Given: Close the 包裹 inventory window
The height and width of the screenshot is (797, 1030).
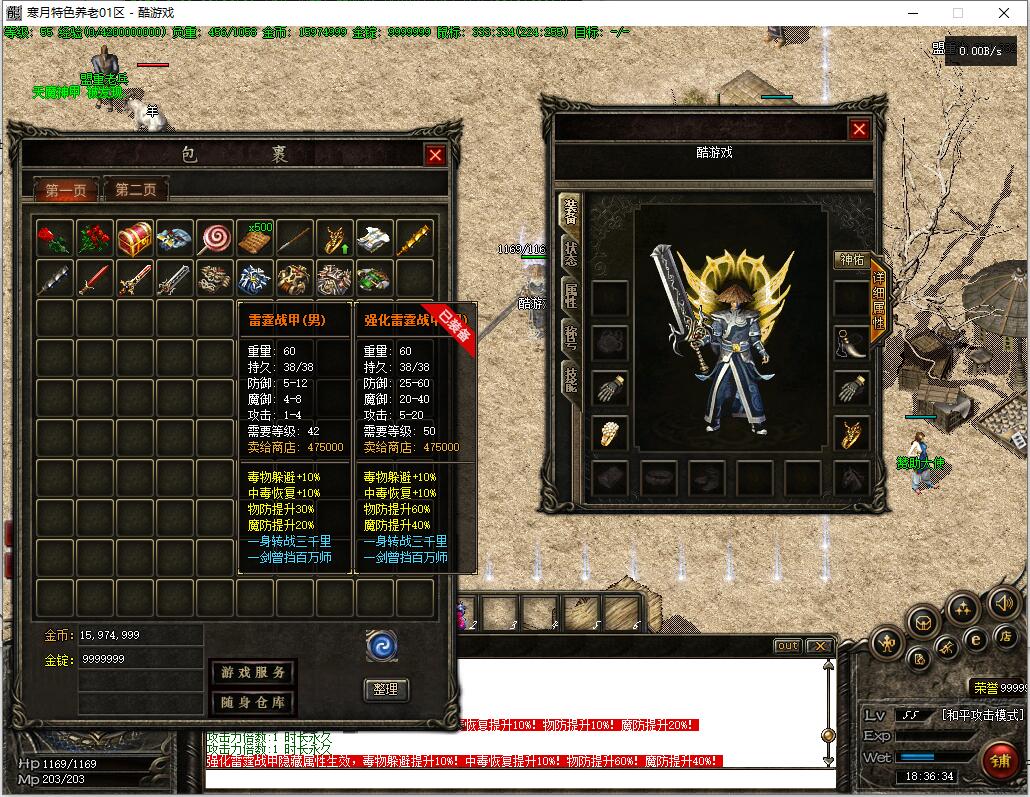Looking at the screenshot, I should click(x=434, y=155).
